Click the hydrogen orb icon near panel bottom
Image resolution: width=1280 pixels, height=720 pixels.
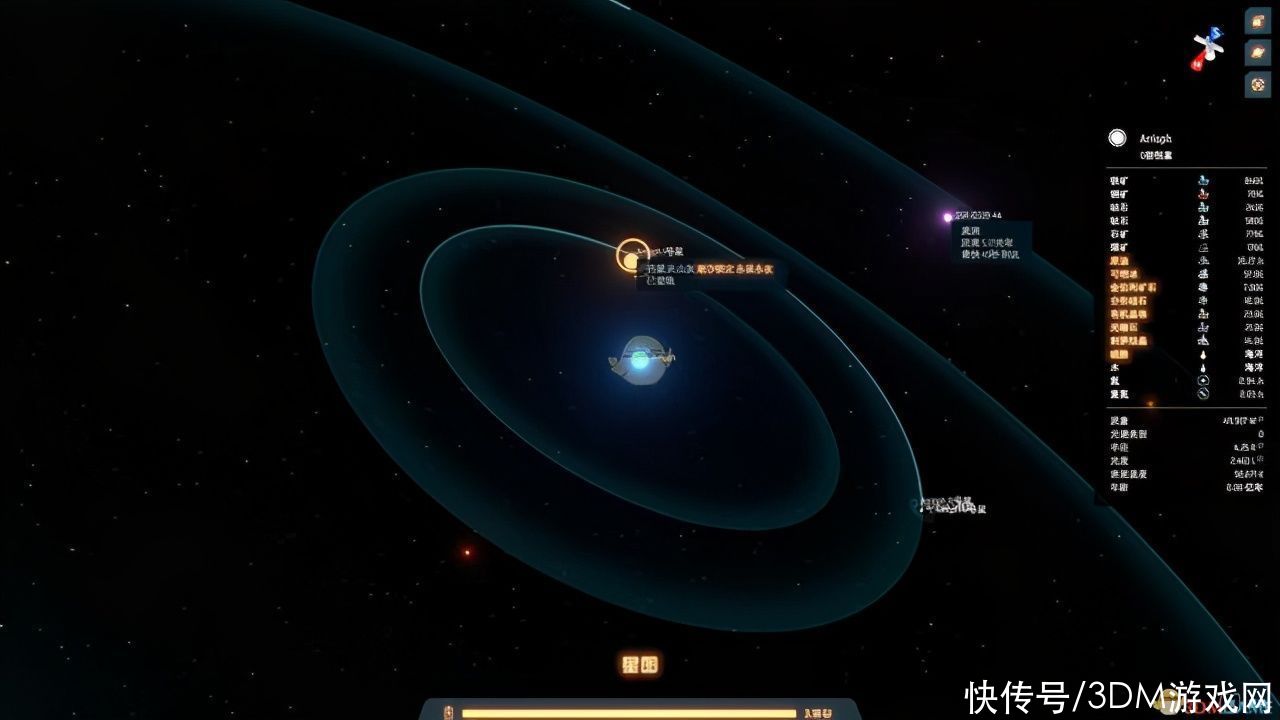pos(1201,379)
